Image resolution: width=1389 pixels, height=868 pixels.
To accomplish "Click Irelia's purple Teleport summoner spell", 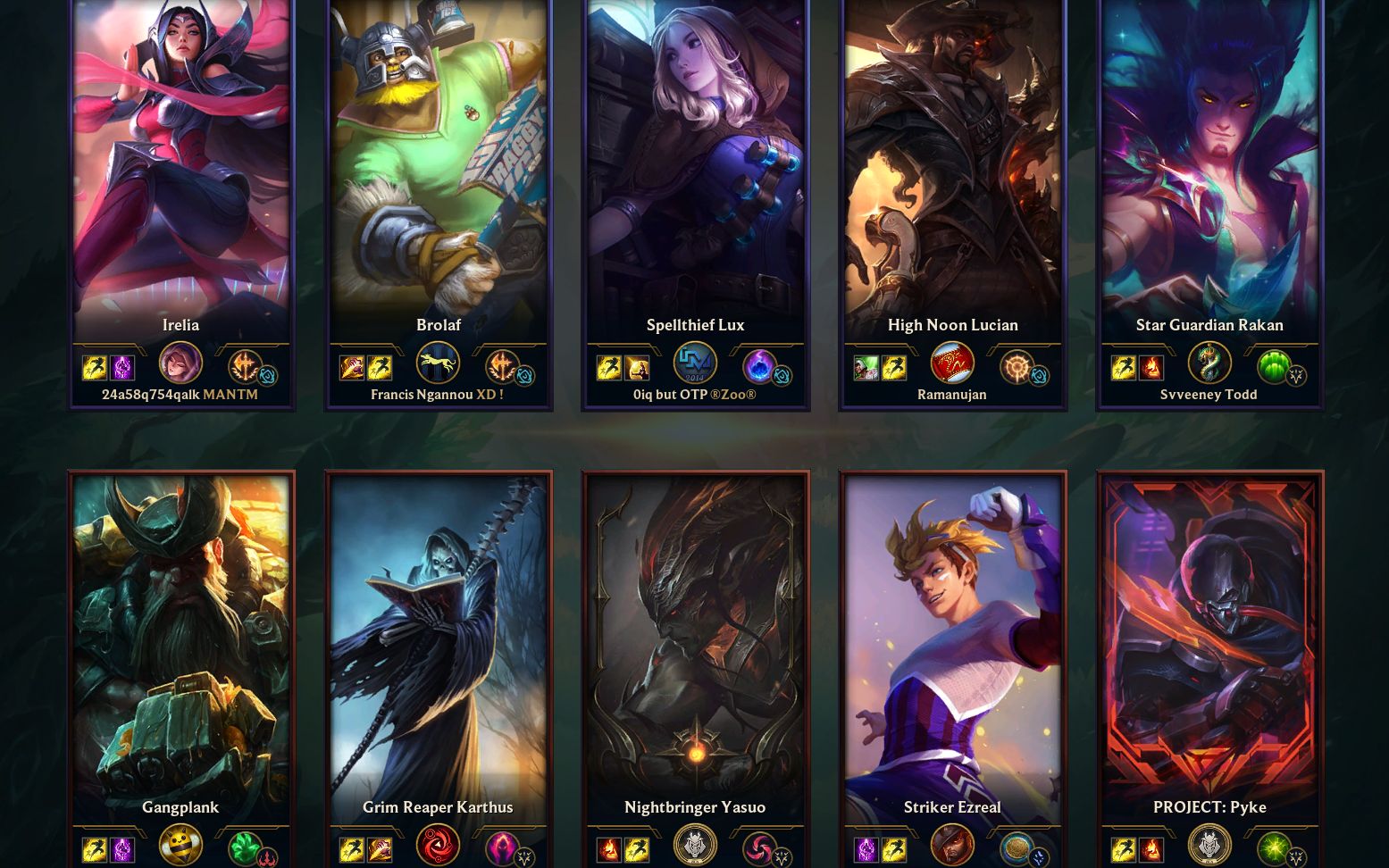I will (122, 367).
